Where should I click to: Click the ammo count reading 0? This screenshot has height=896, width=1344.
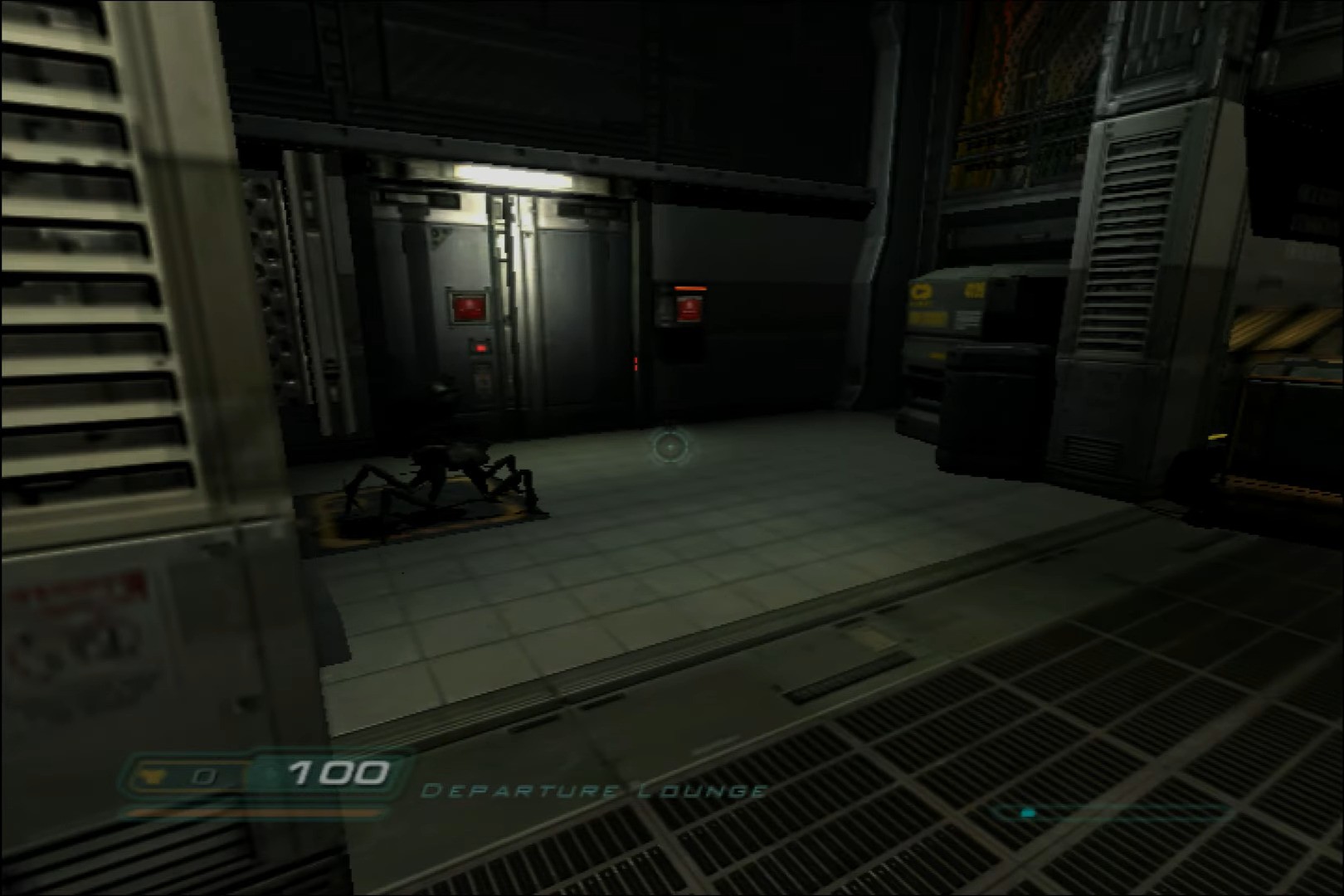[205, 776]
